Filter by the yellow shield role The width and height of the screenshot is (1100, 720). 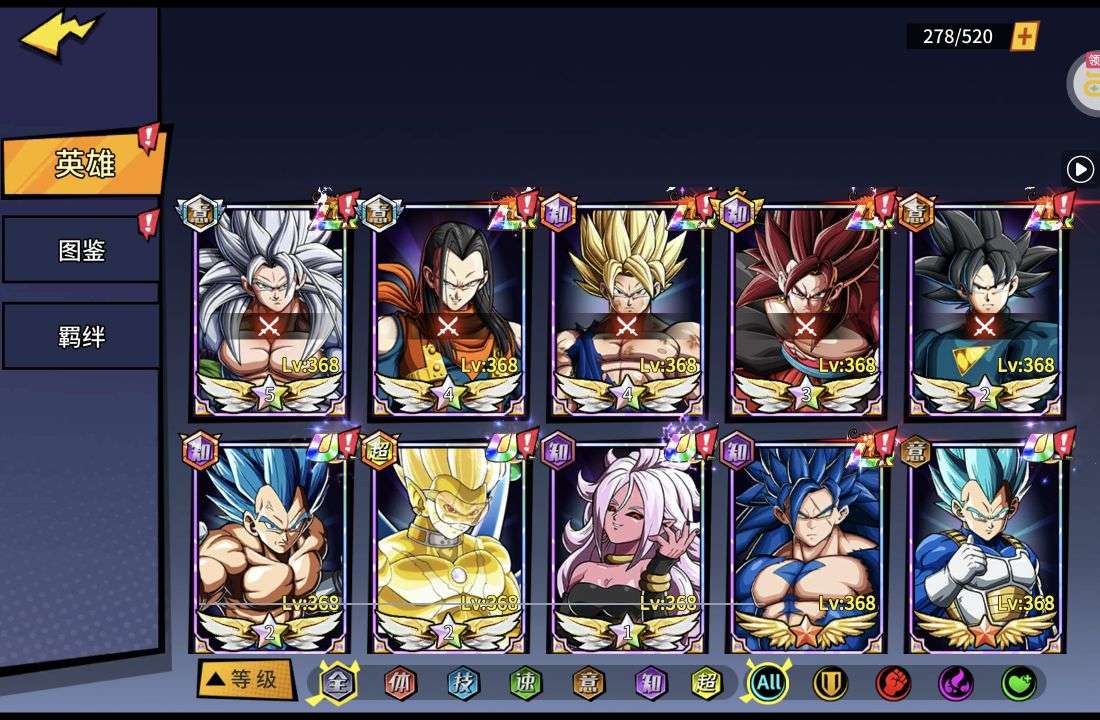[x=830, y=683]
